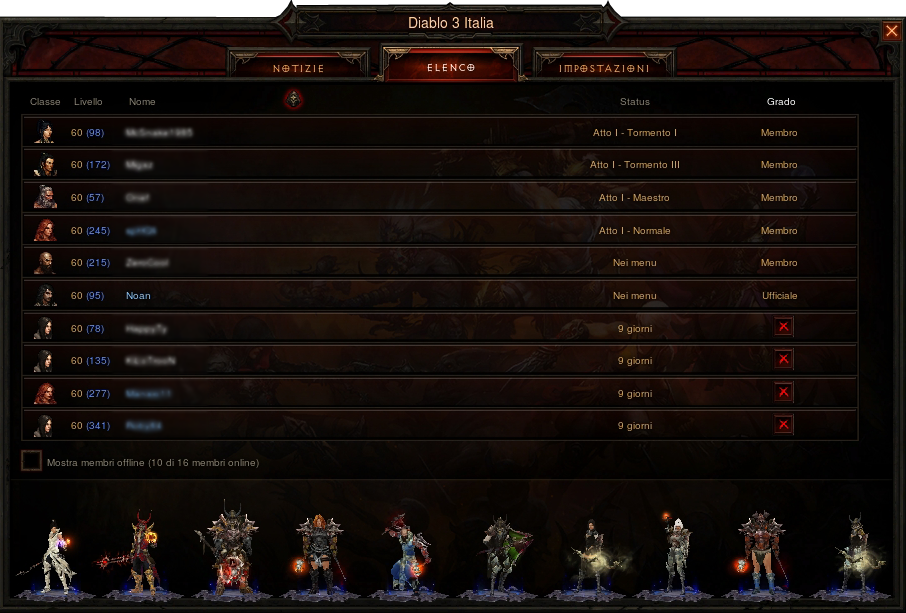906x613 pixels.
Task: Select the paragon 245 member in Atto I - Normale
Action: [439, 231]
